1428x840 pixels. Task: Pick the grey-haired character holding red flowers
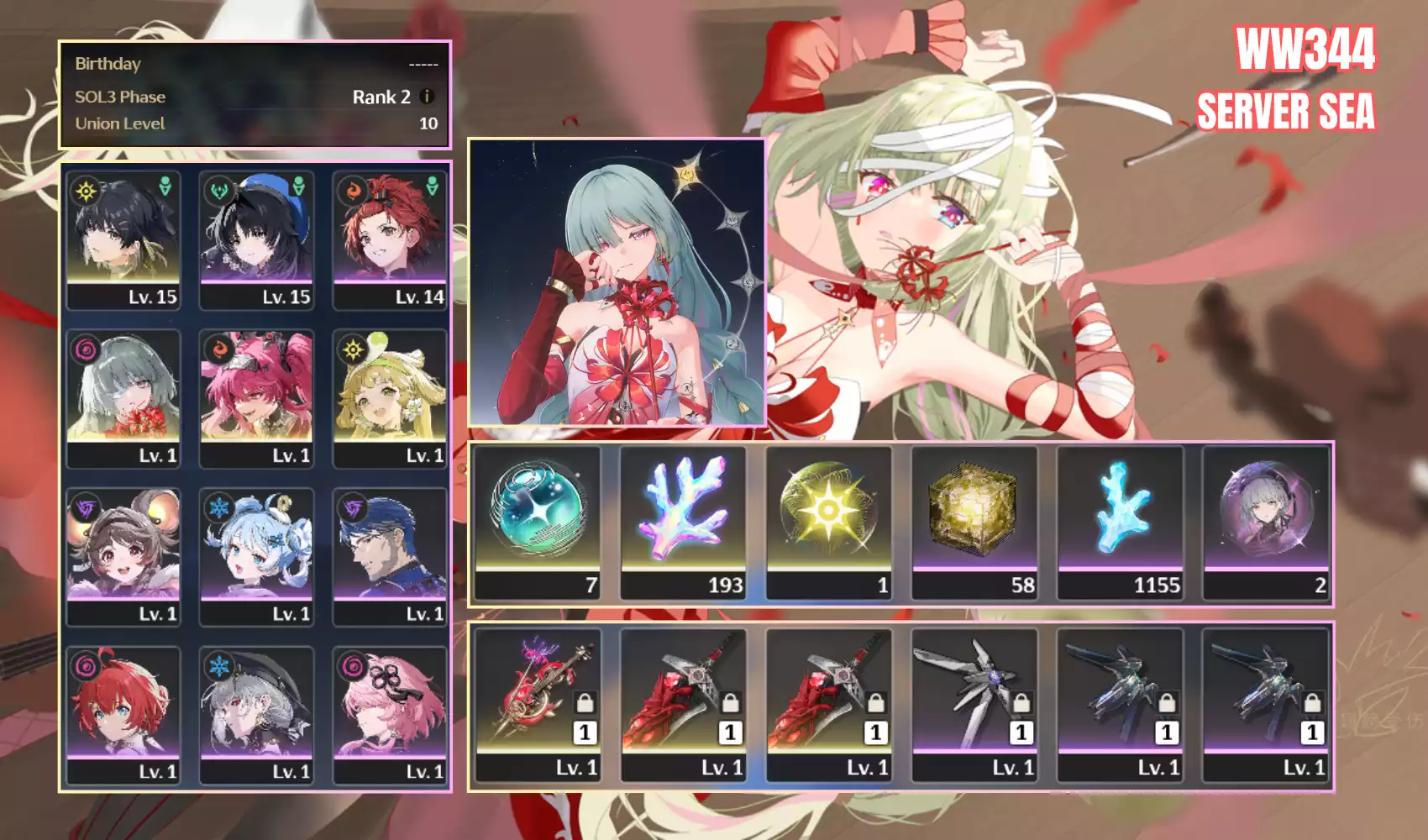click(123, 398)
